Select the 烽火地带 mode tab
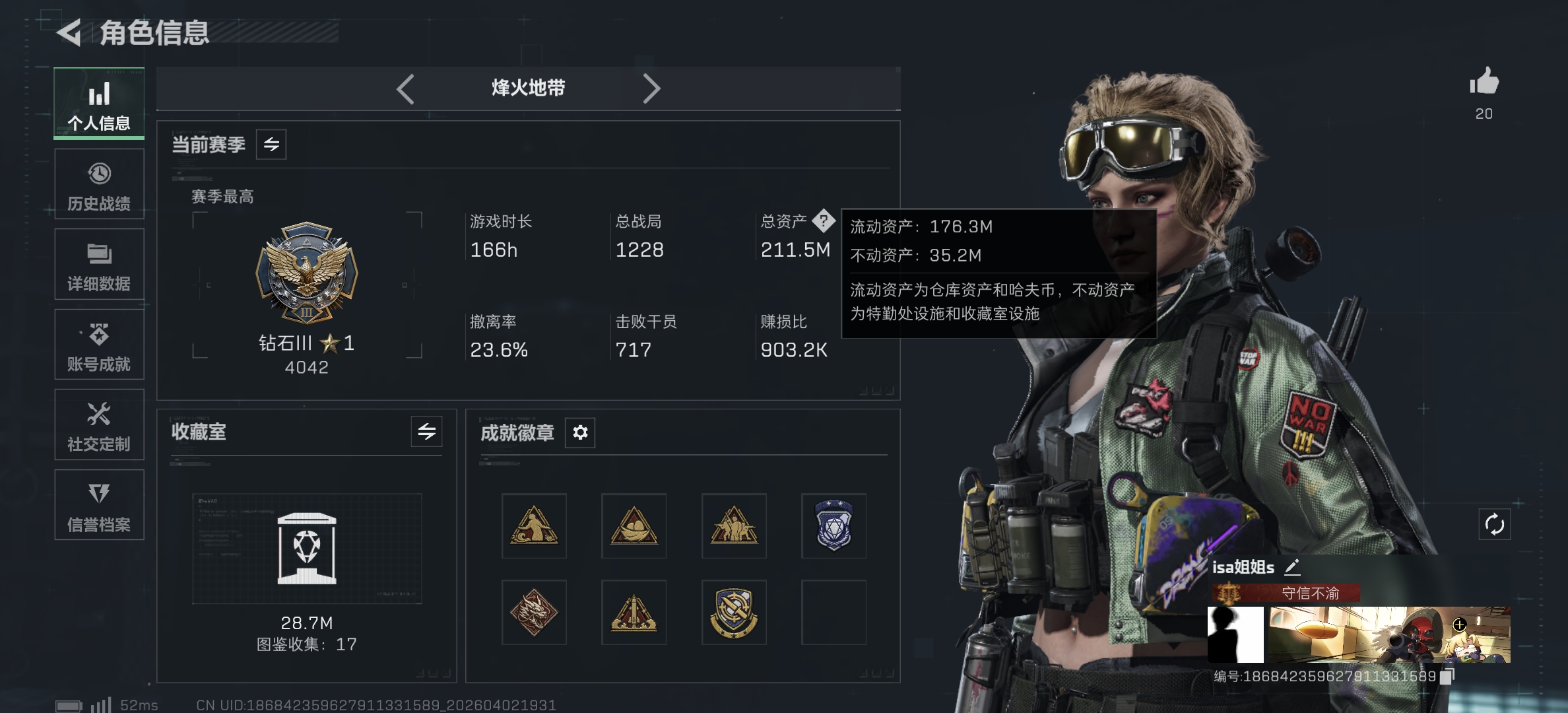The width and height of the screenshot is (1568, 713). click(x=527, y=88)
